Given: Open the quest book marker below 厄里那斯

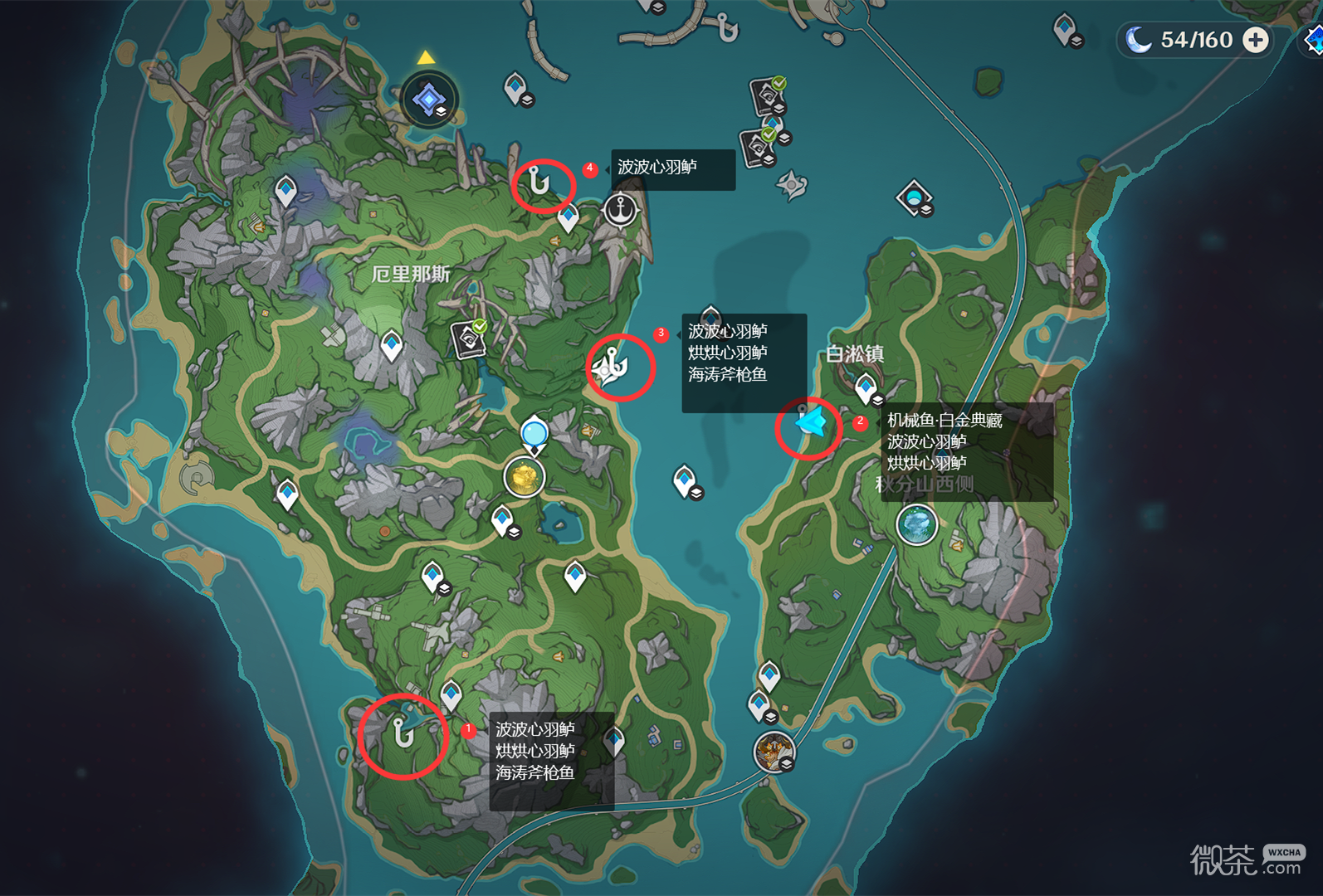Looking at the screenshot, I should [x=468, y=338].
